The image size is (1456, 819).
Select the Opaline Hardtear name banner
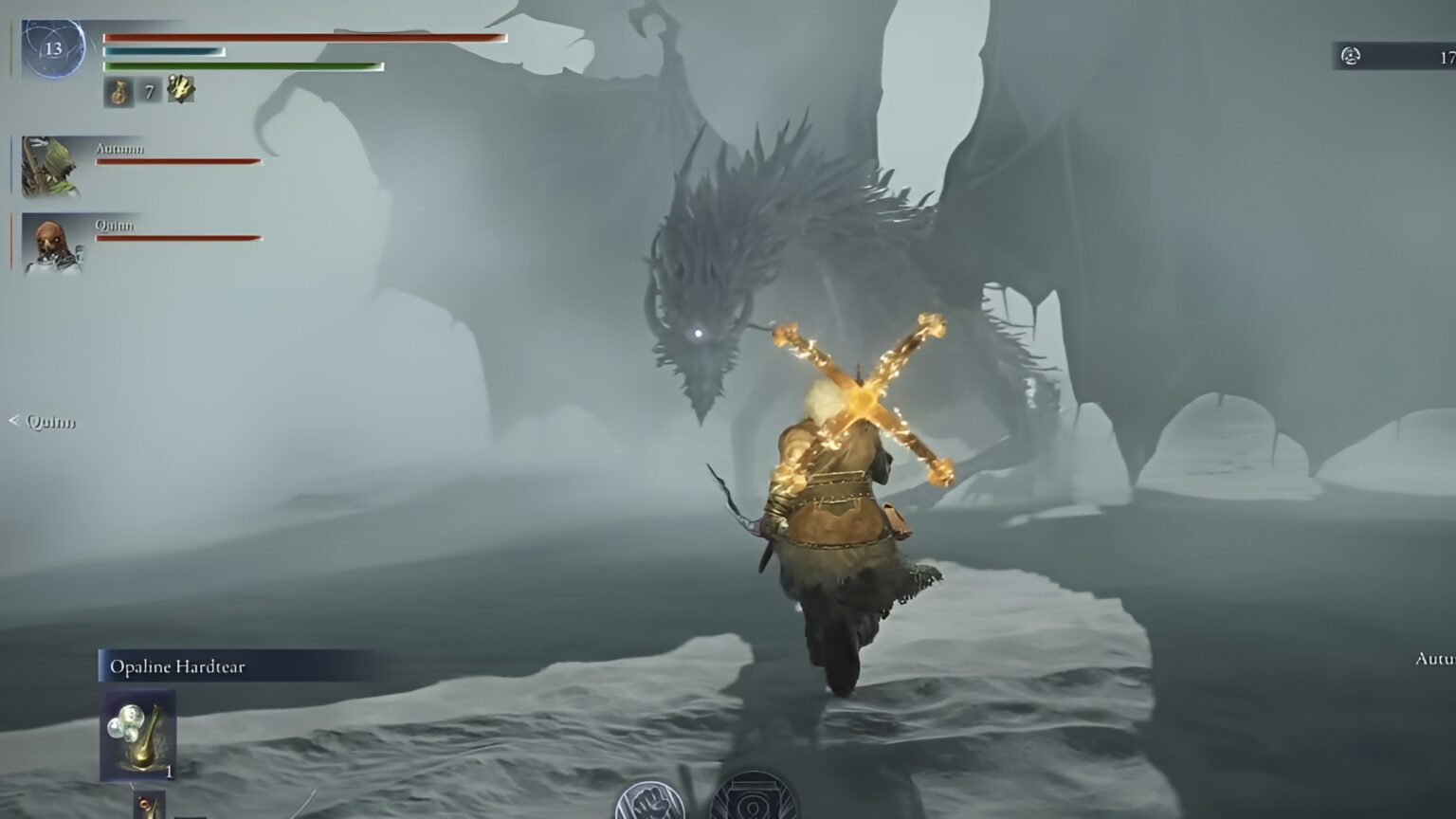tap(176, 666)
